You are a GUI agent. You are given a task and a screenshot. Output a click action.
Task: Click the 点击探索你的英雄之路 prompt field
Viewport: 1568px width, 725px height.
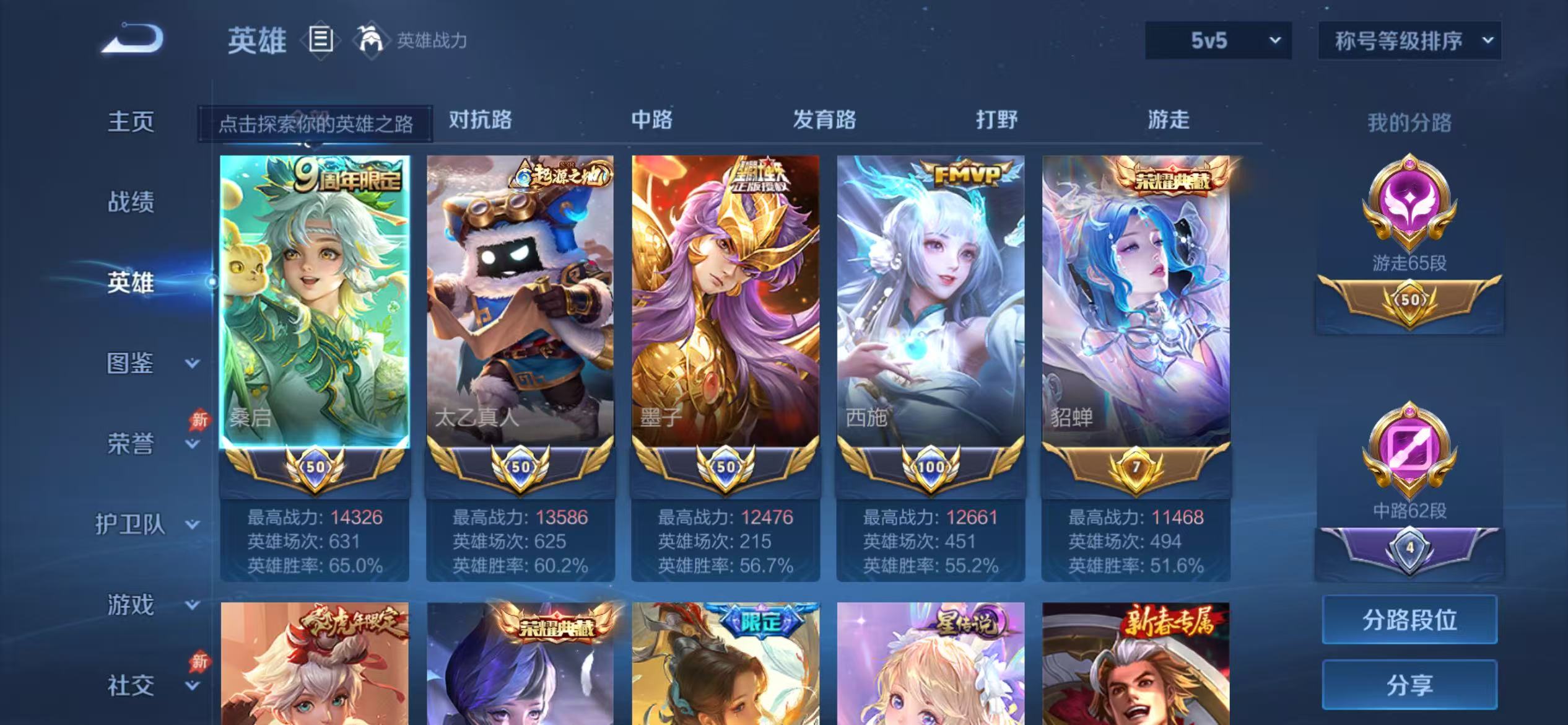(318, 123)
